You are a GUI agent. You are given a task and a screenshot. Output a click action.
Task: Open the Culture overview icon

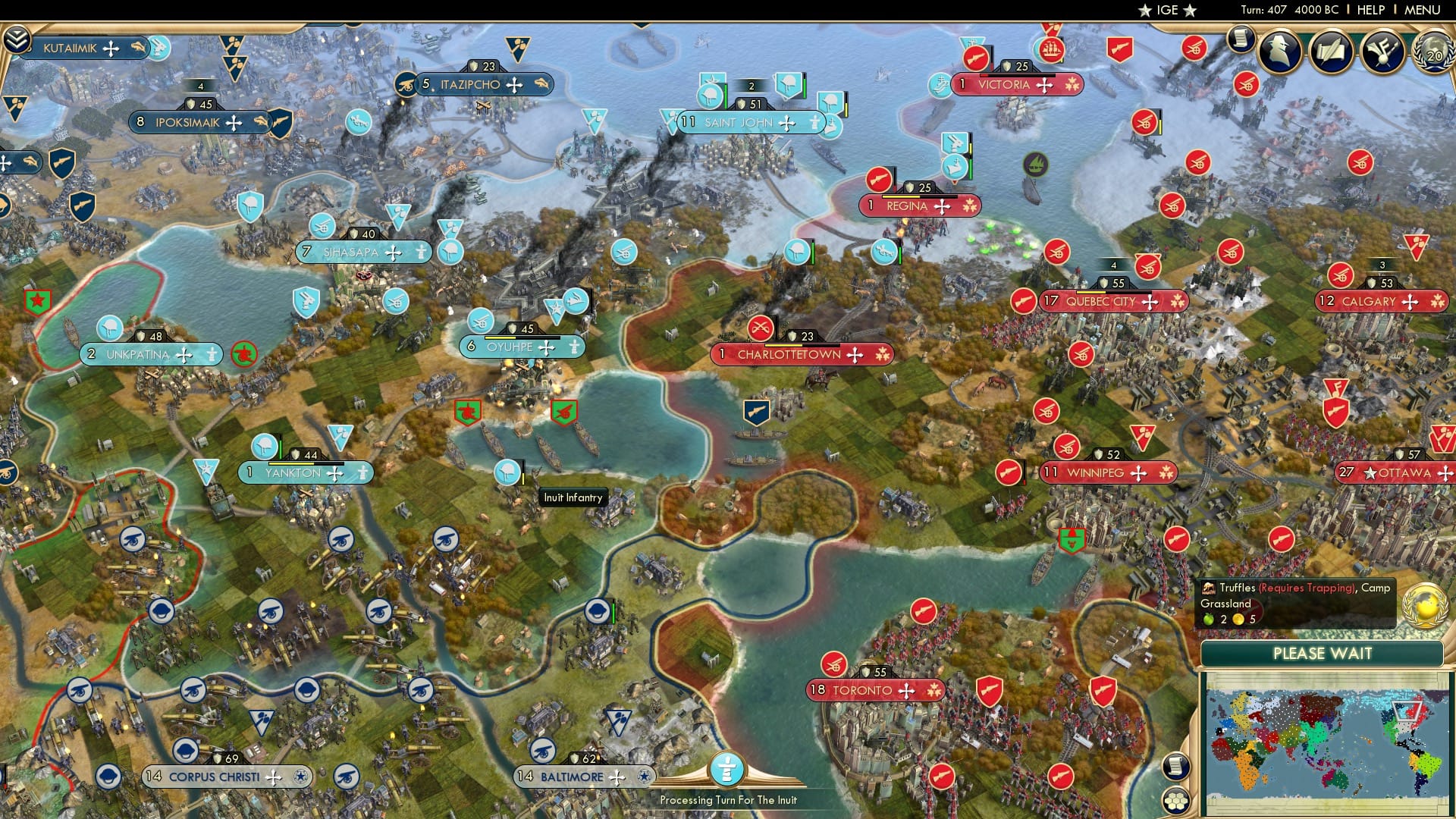[x=1385, y=52]
